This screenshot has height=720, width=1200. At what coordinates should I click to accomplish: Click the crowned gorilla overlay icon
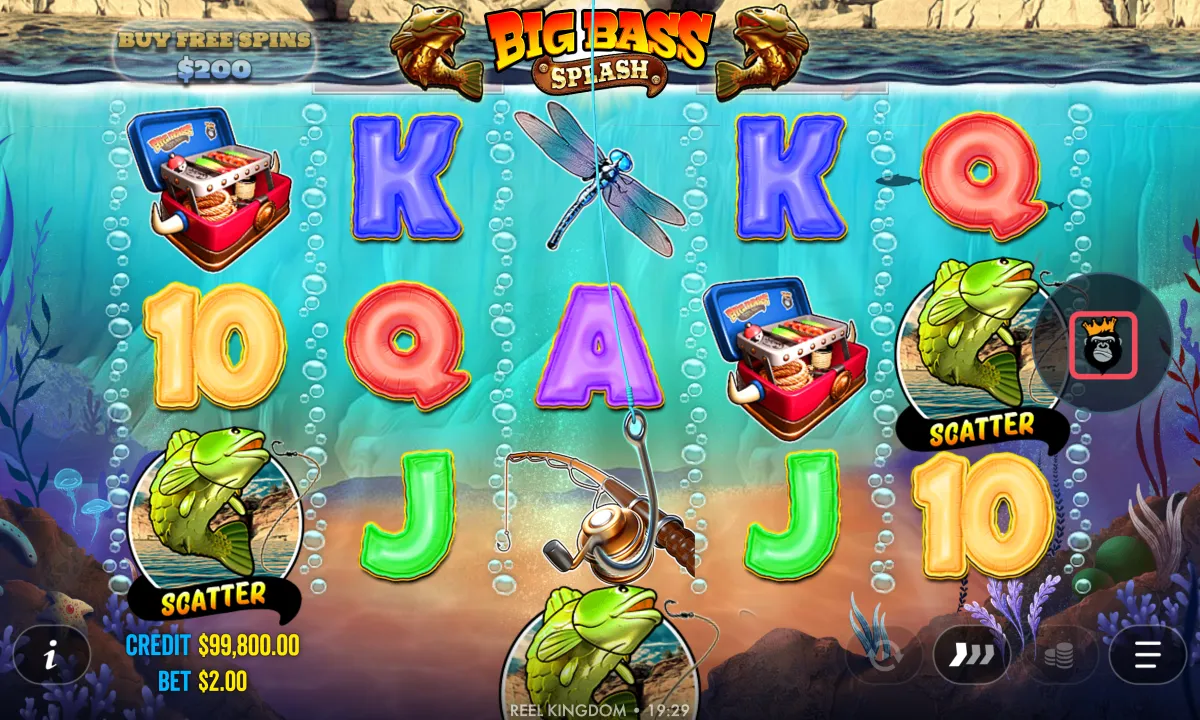click(x=1102, y=345)
